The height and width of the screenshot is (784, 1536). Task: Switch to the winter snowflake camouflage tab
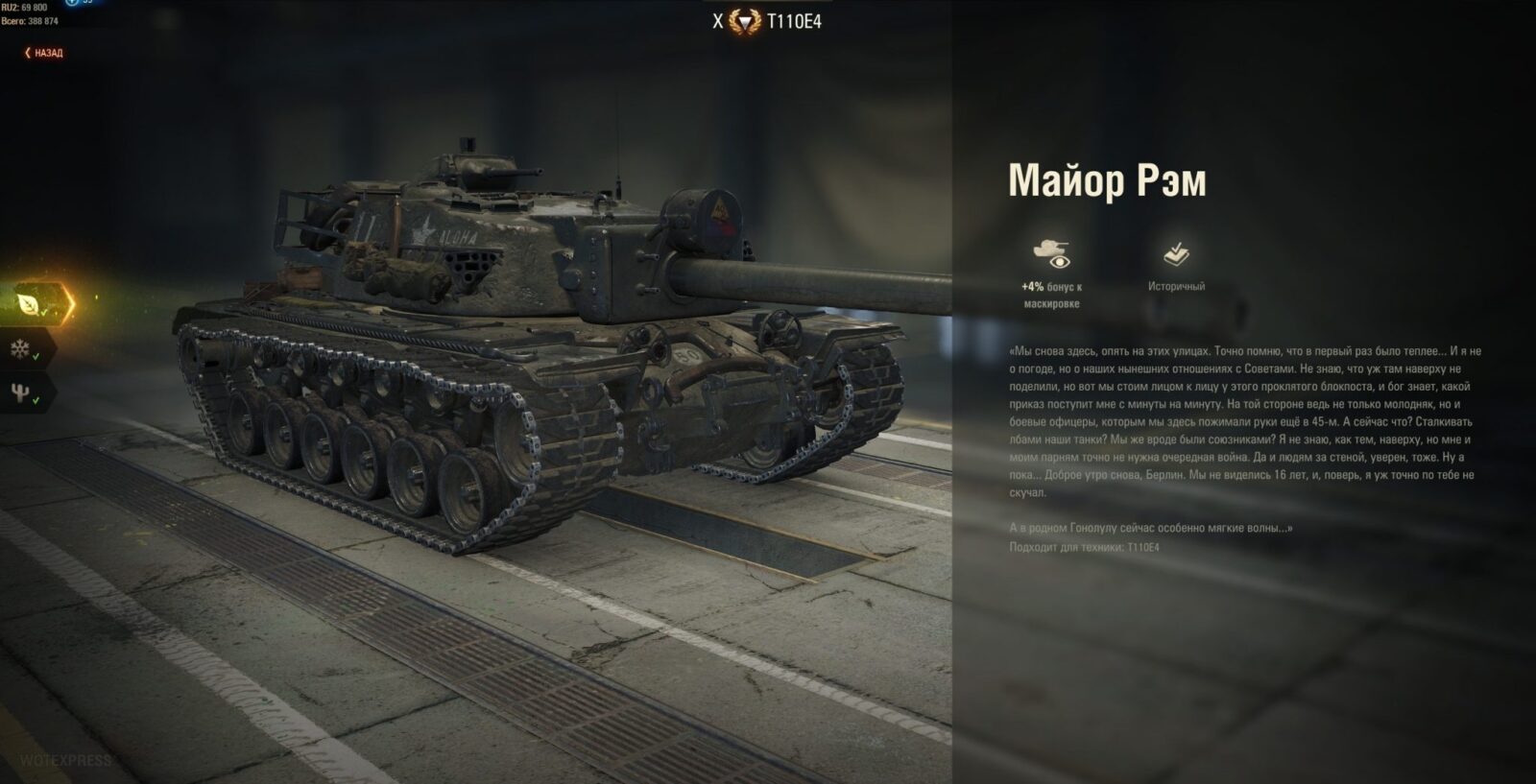tap(21, 349)
